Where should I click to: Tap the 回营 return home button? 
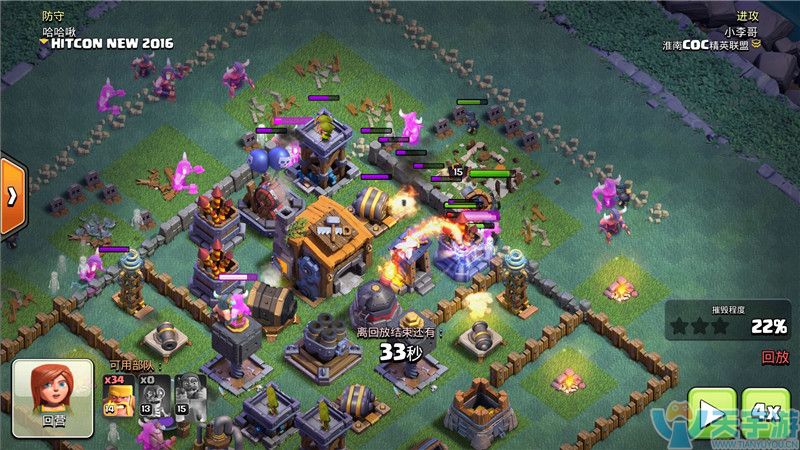tap(53, 398)
